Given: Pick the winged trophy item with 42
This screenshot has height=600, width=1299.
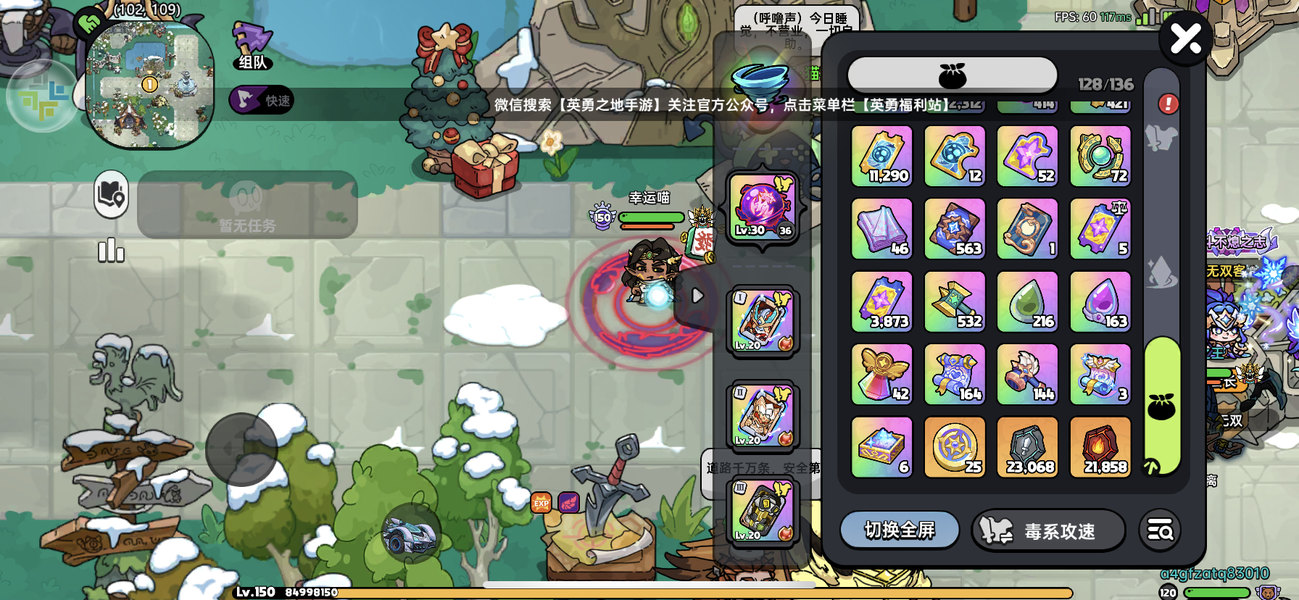Looking at the screenshot, I should (881, 374).
